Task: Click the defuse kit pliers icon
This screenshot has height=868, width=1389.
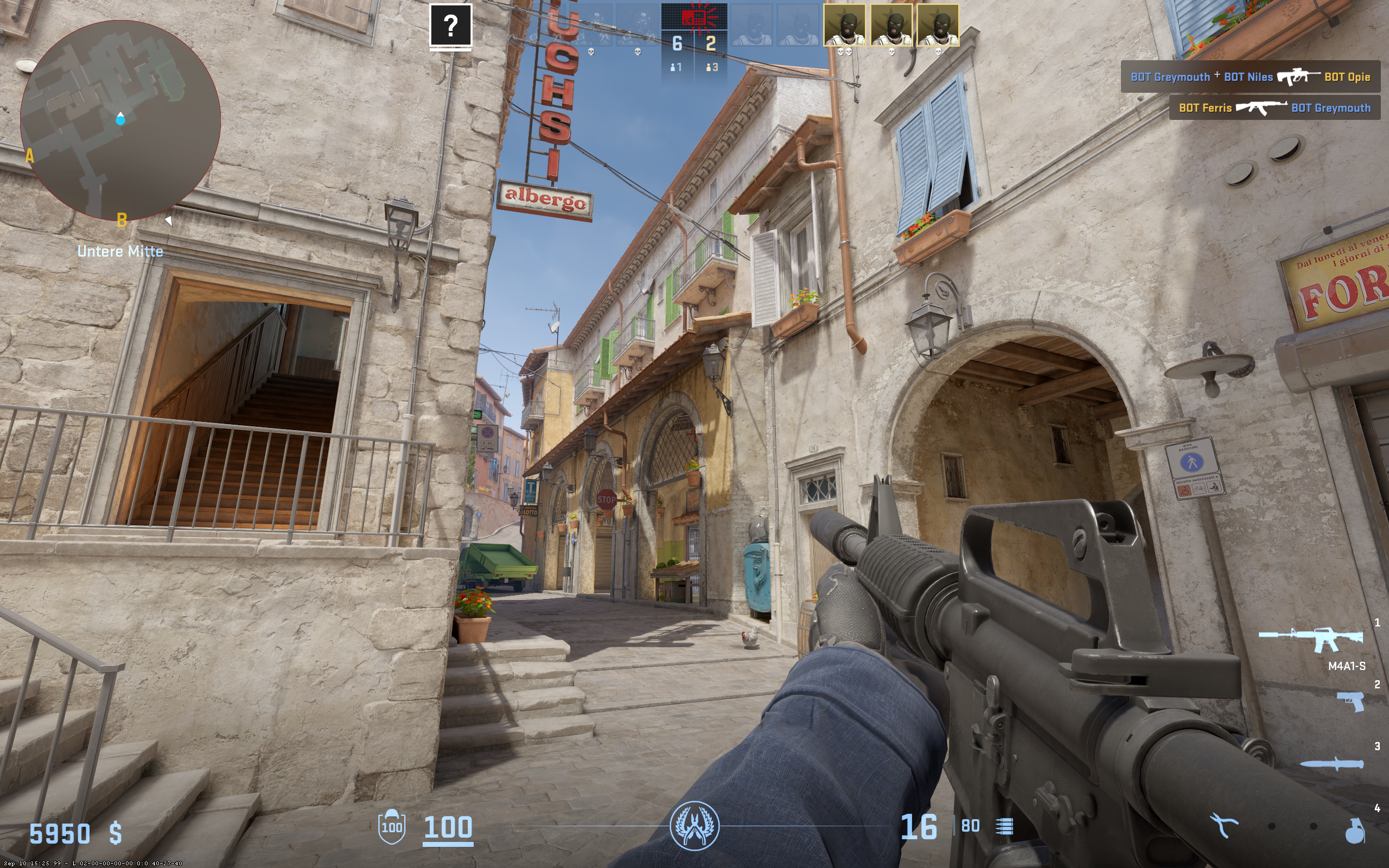Action: (1223, 826)
